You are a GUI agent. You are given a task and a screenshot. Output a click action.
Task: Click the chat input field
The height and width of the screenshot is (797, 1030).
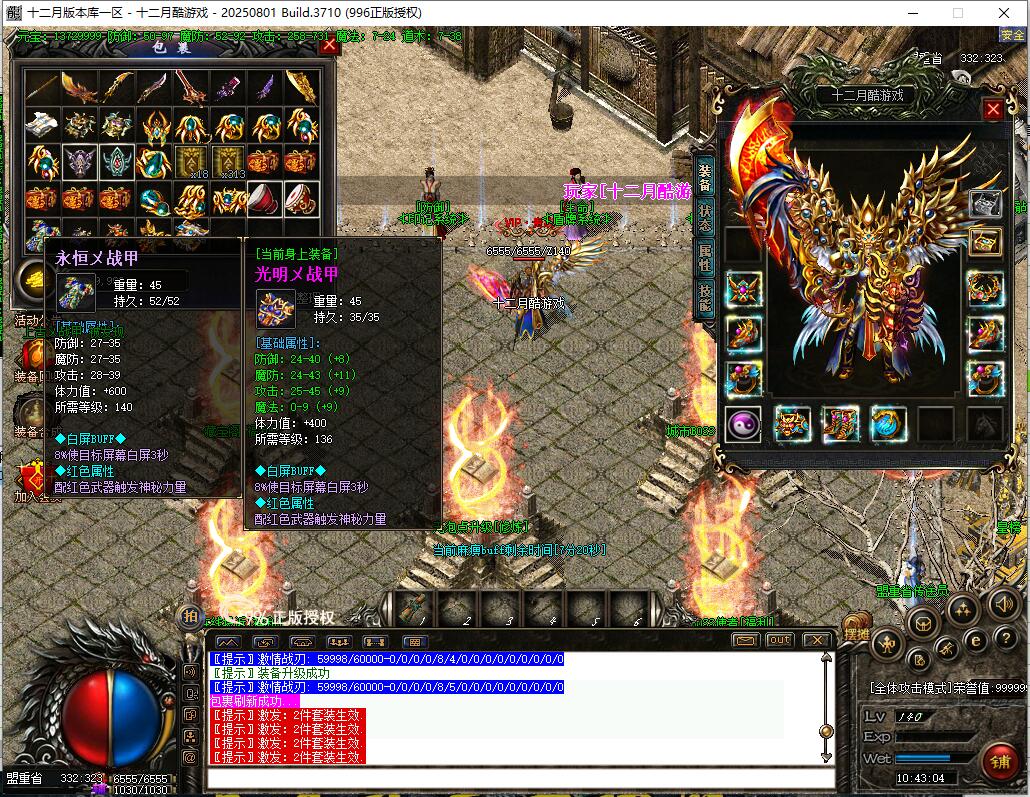pos(520,779)
